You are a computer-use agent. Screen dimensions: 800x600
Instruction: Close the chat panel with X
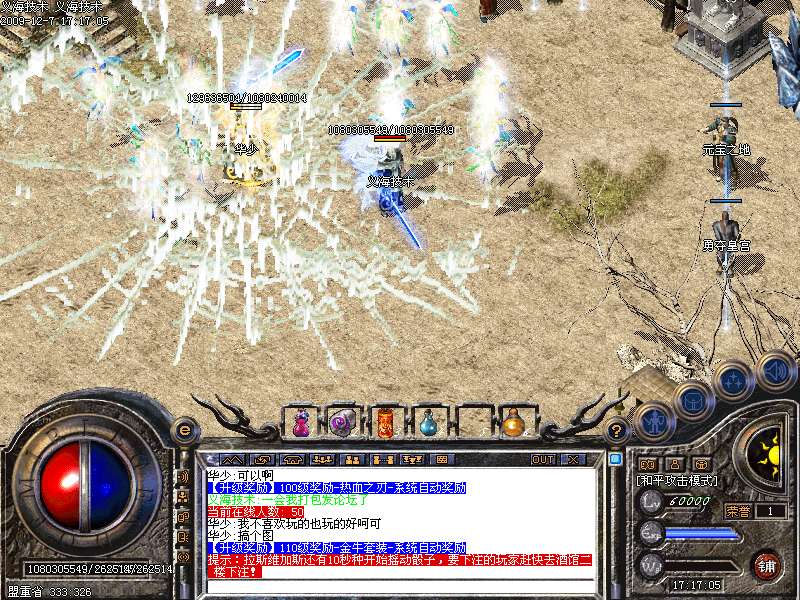pyautogui.click(x=573, y=459)
